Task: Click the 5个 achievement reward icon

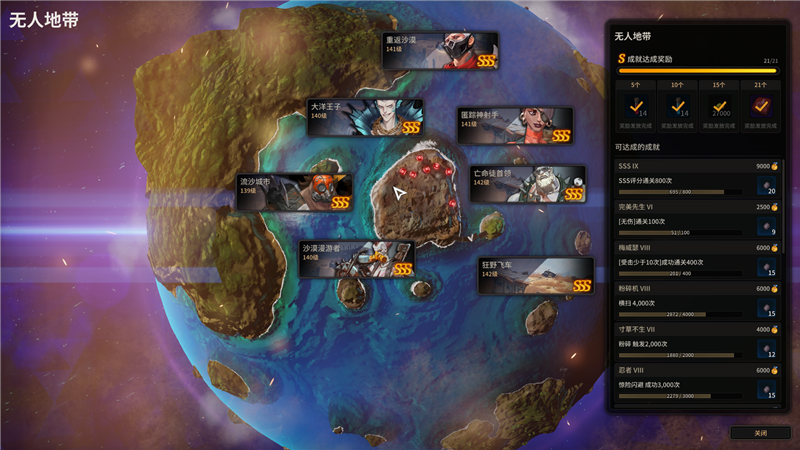Action: [x=636, y=105]
